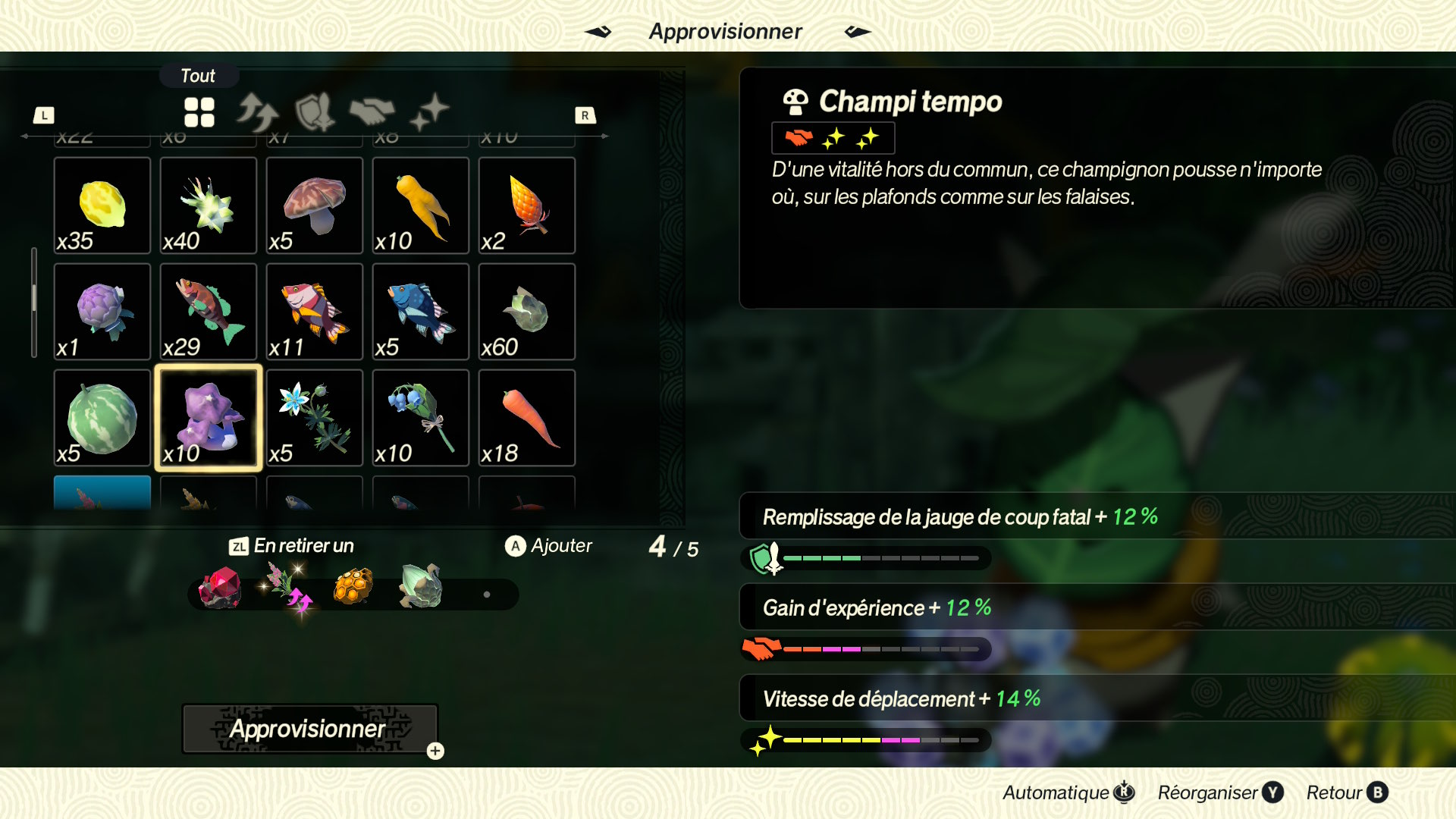Select the white star-shaped flower slot with x40
The height and width of the screenshot is (819, 1456).
coord(209,206)
